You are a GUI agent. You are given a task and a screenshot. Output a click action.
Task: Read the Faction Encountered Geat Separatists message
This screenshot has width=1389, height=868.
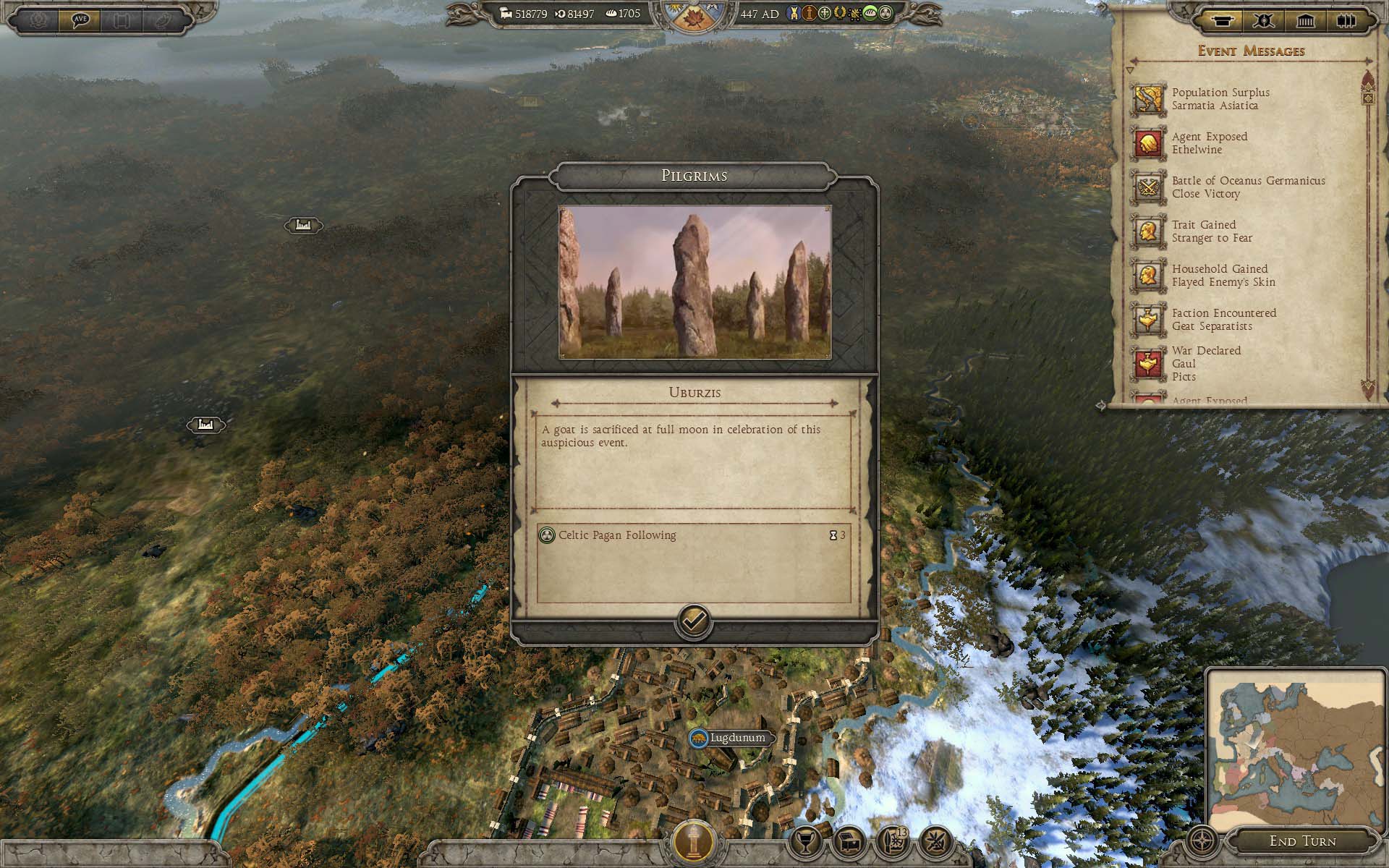1223,320
